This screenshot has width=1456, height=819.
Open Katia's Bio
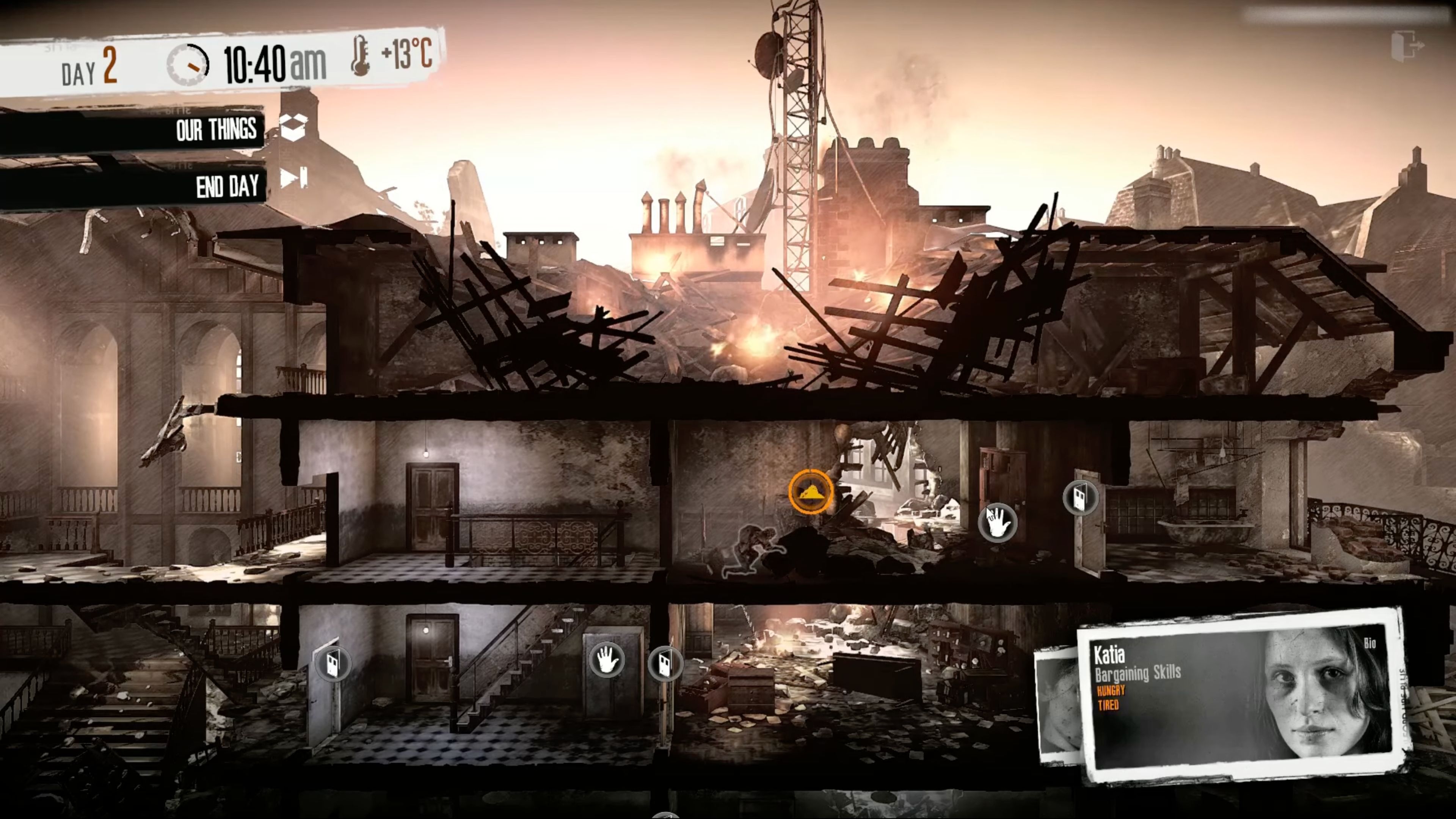[1370, 643]
